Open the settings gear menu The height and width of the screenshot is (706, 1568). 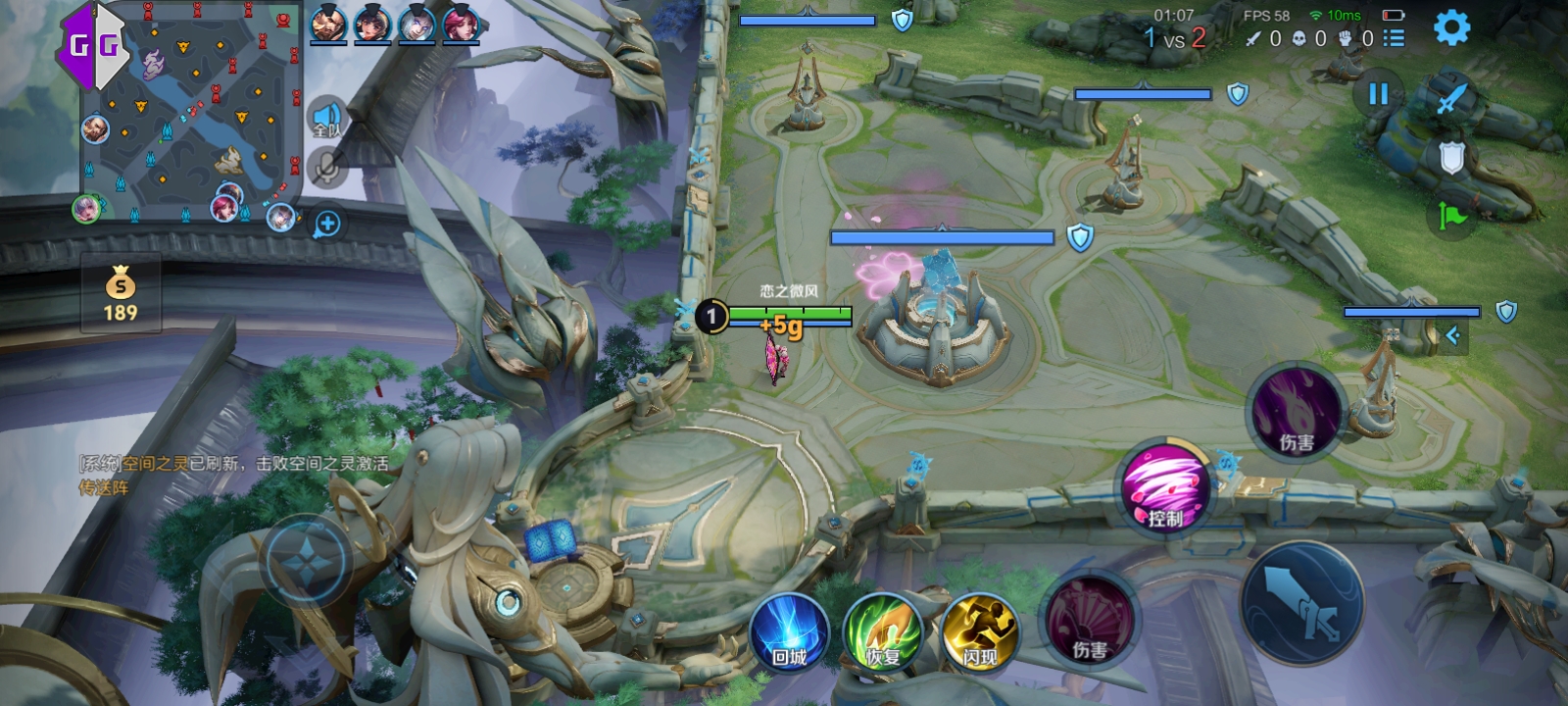pyautogui.click(x=1451, y=27)
